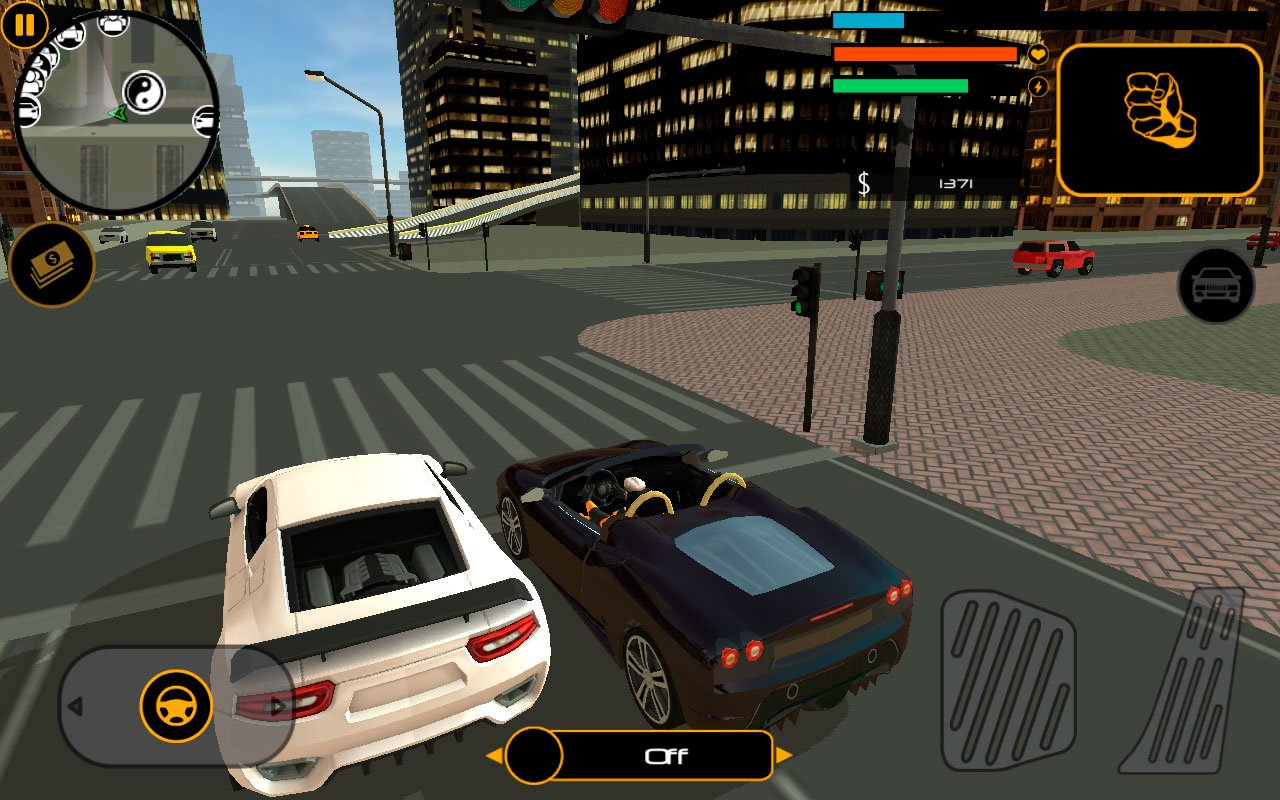This screenshot has height=800, width=1280.
Task: Click the right arrow beside Off
Action: (x=784, y=756)
